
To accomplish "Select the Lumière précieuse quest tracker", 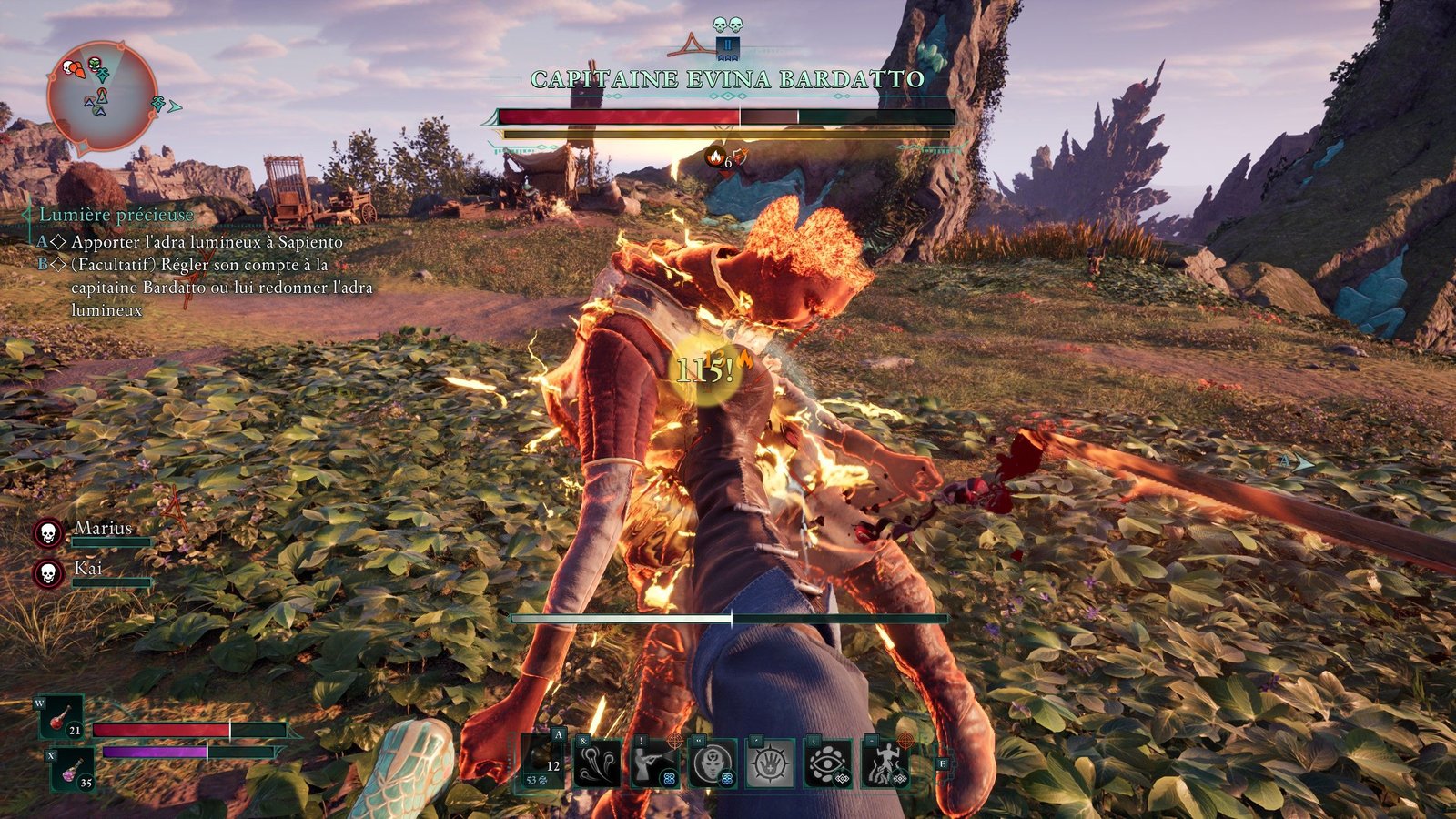I will [116, 215].
